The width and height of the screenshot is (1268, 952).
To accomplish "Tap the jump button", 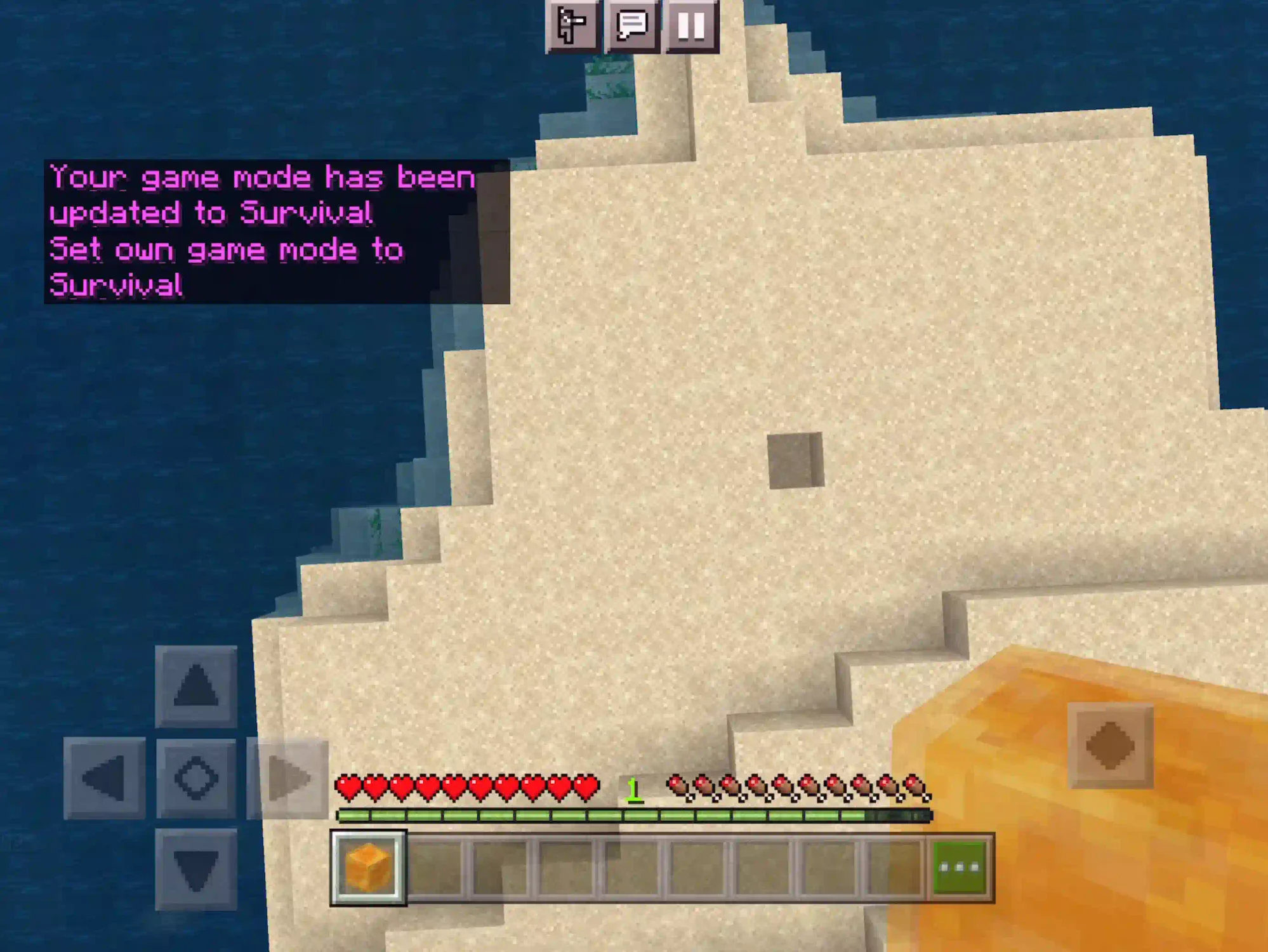I will [x=1111, y=745].
